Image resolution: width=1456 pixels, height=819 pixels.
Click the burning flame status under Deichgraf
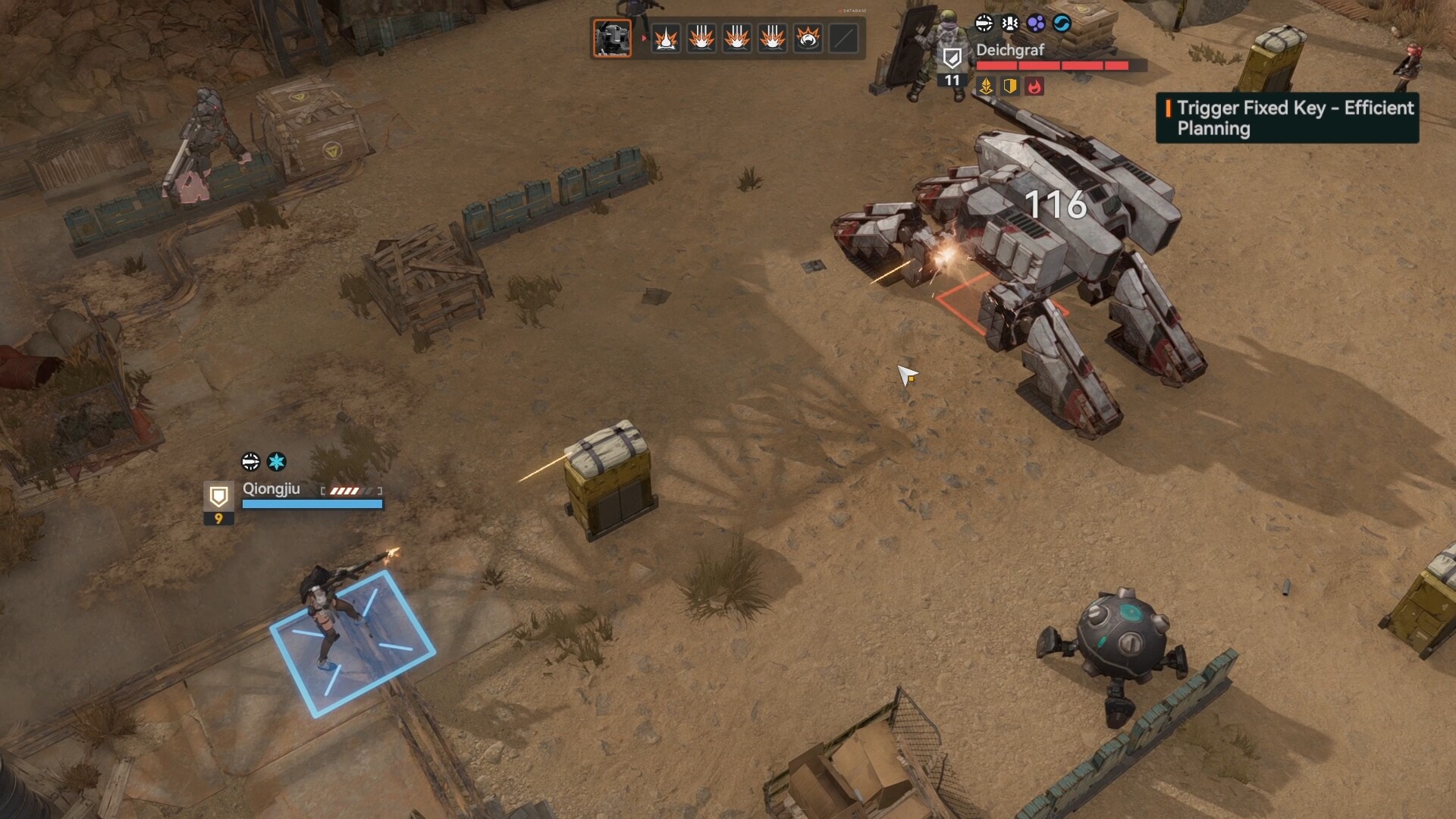pyautogui.click(x=1033, y=86)
